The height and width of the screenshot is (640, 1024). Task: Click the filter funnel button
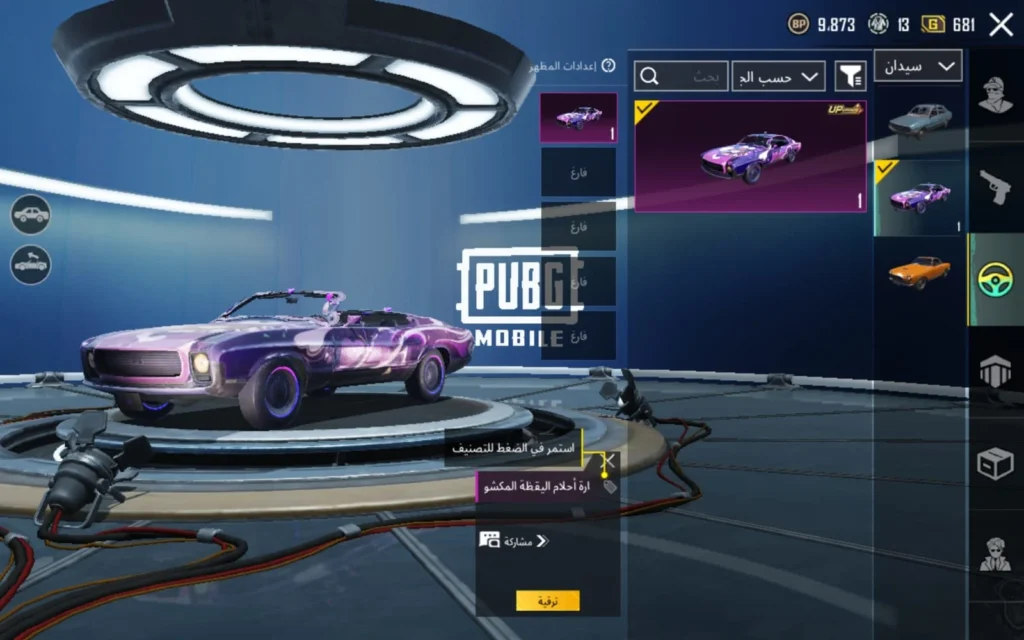(x=850, y=76)
